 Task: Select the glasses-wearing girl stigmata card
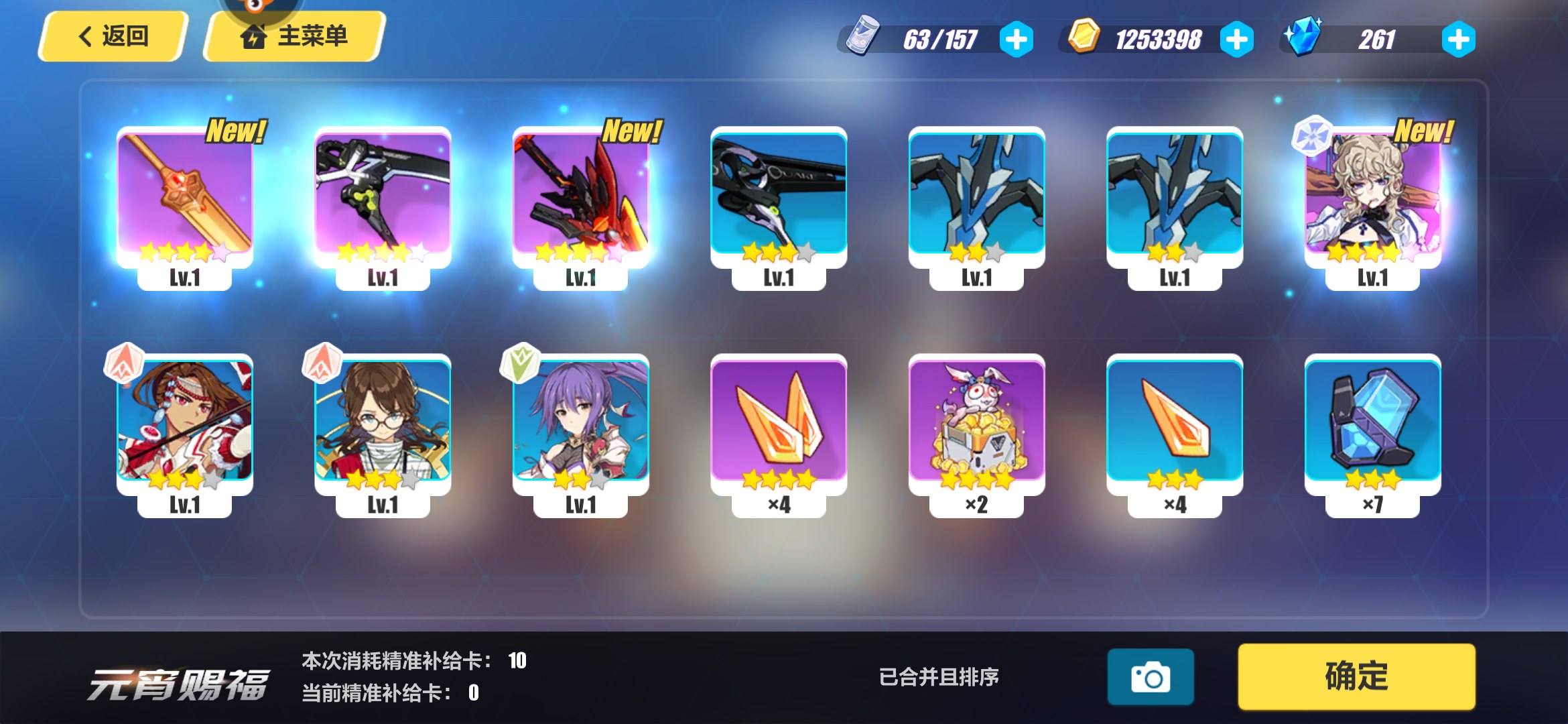point(382,424)
